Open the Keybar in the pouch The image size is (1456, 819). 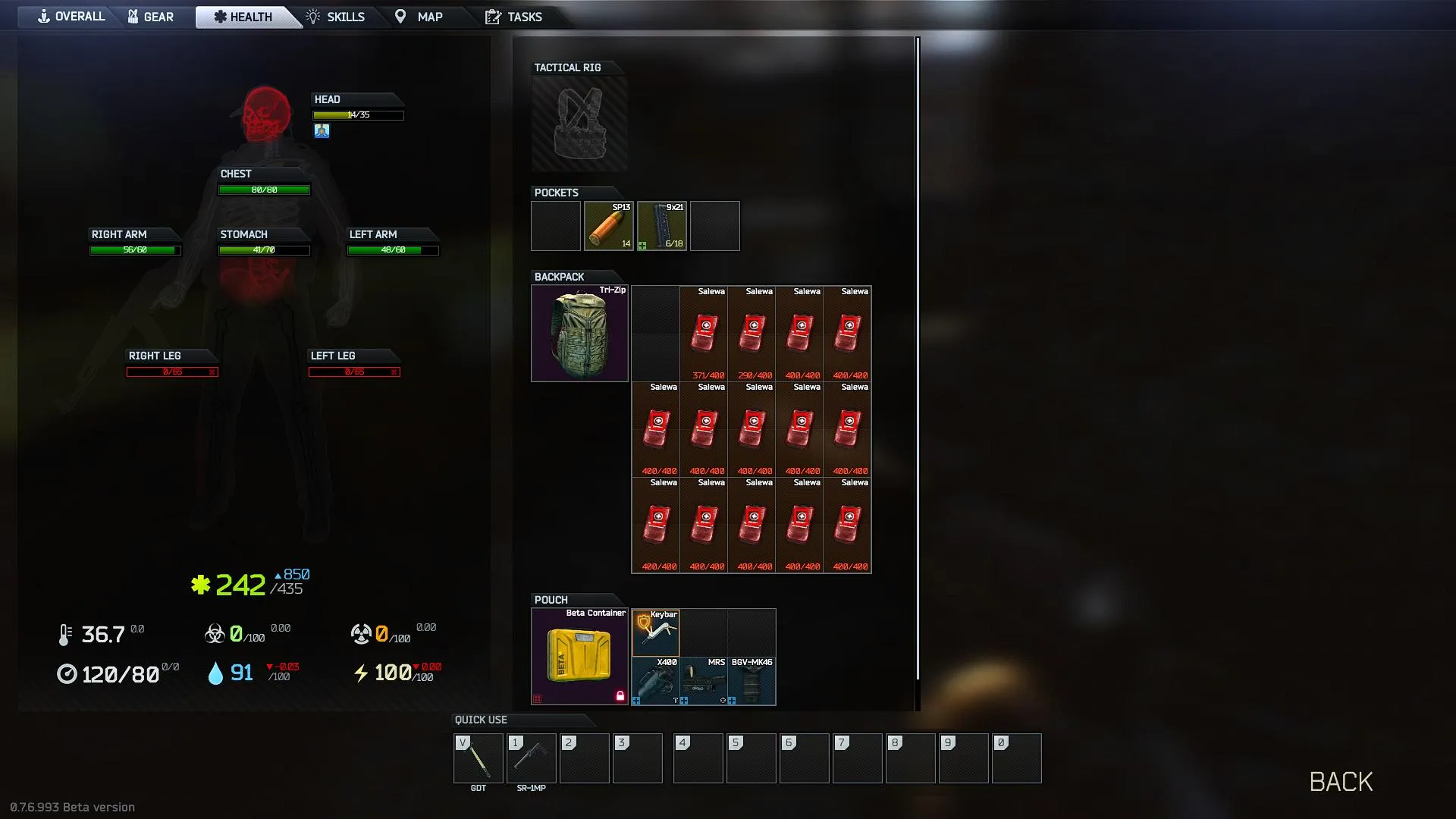pos(655,632)
